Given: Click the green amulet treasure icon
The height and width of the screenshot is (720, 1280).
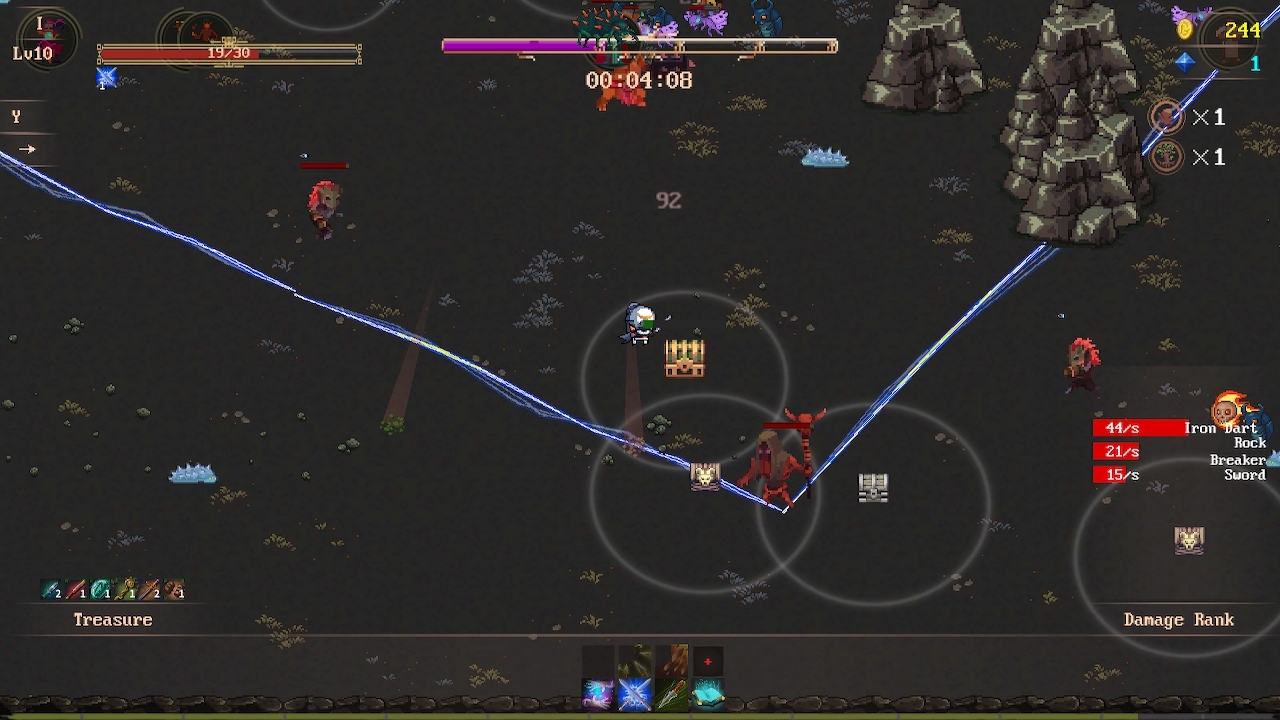Looking at the screenshot, I should (100, 591).
